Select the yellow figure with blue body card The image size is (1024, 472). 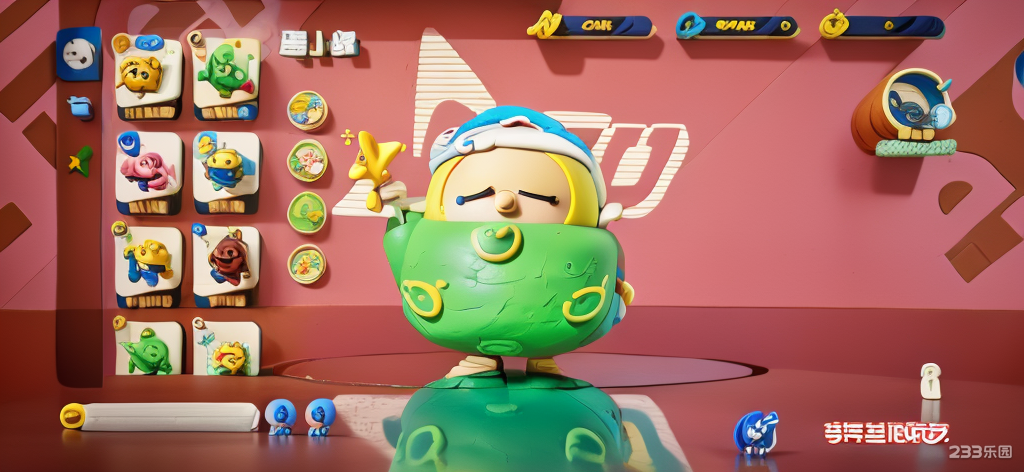click(148, 262)
